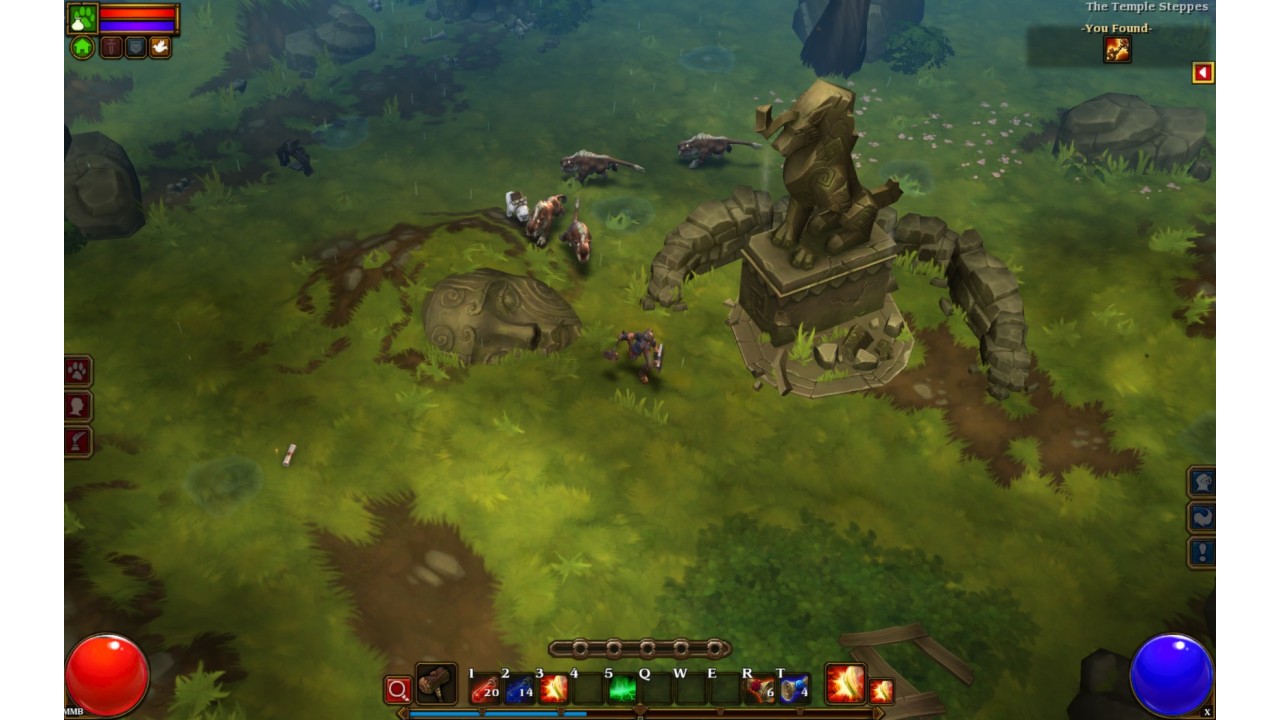Use the blue scroll in slot T

pos(794,689)
